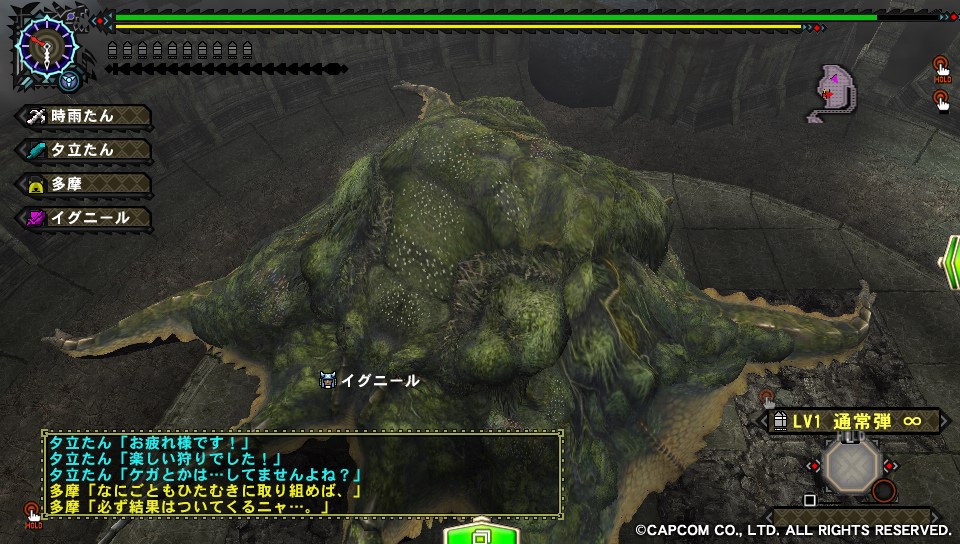Screen dimensions: 960x544
Task: Select the LV1 通常弾 ammo bar
Action: click(x=856, y=422)
